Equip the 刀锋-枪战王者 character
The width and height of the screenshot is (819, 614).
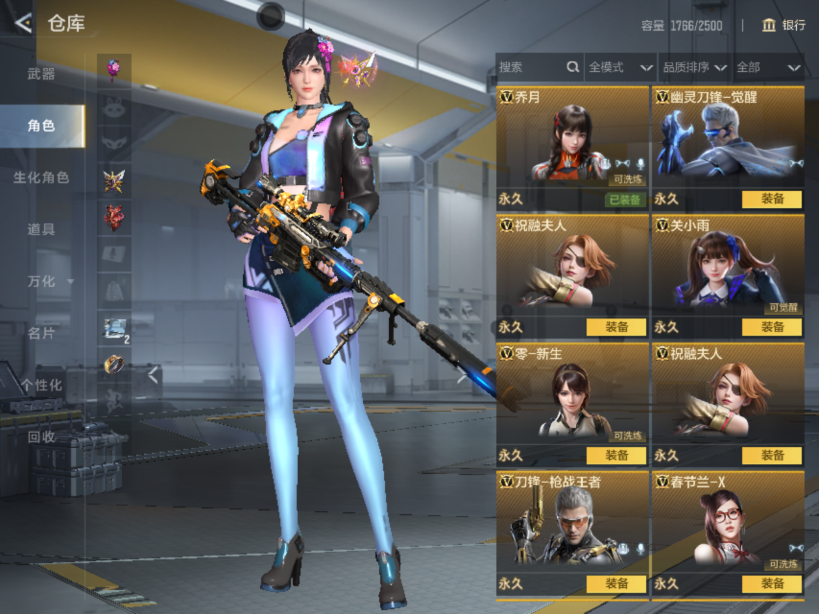(616, 583)
